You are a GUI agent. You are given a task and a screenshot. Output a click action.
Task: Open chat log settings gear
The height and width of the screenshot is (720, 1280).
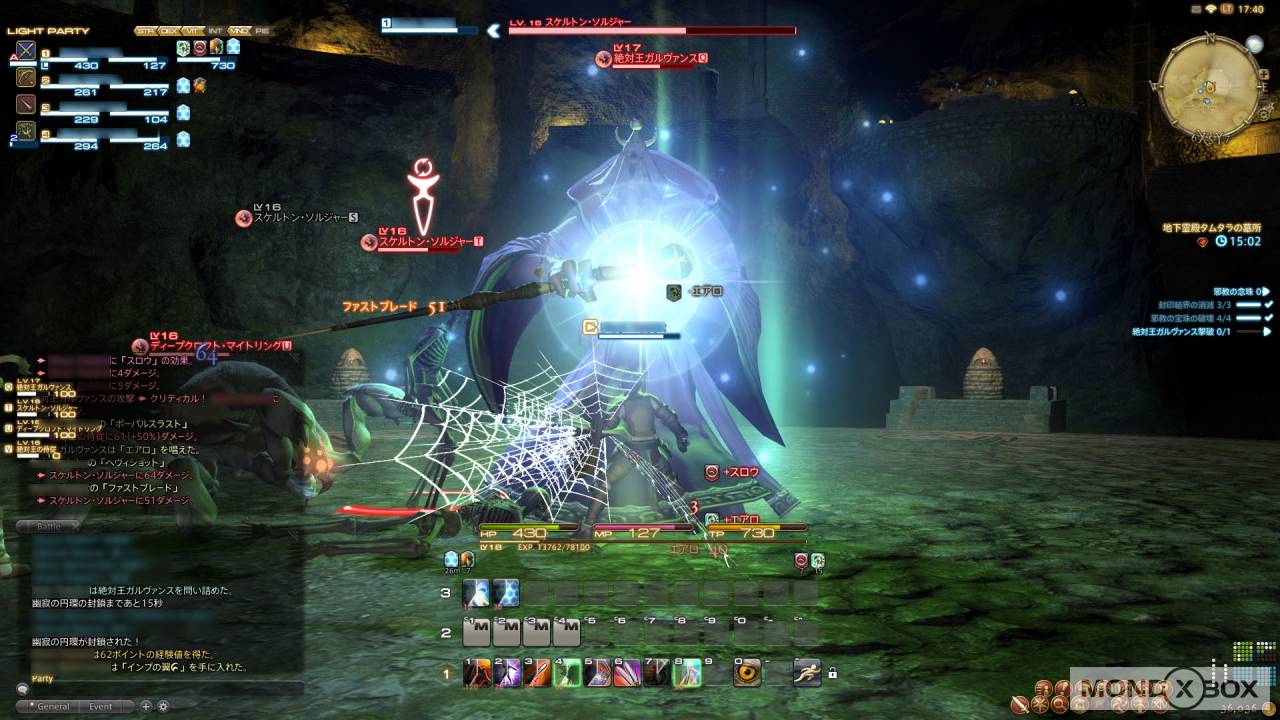[x=163, y=706]
